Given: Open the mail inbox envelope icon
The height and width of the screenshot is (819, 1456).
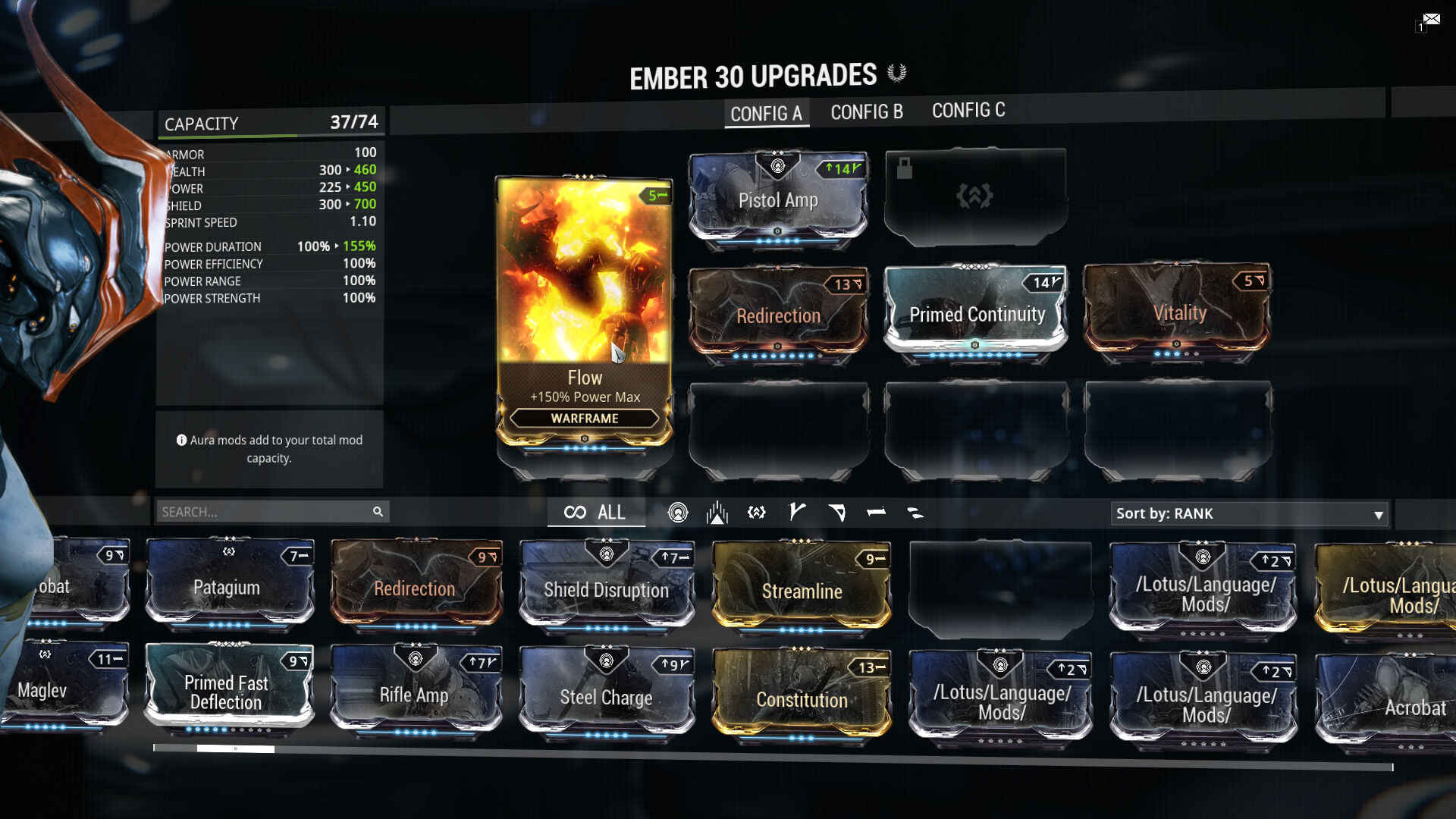Looking at the screenshot, I should click(1431, 19).
